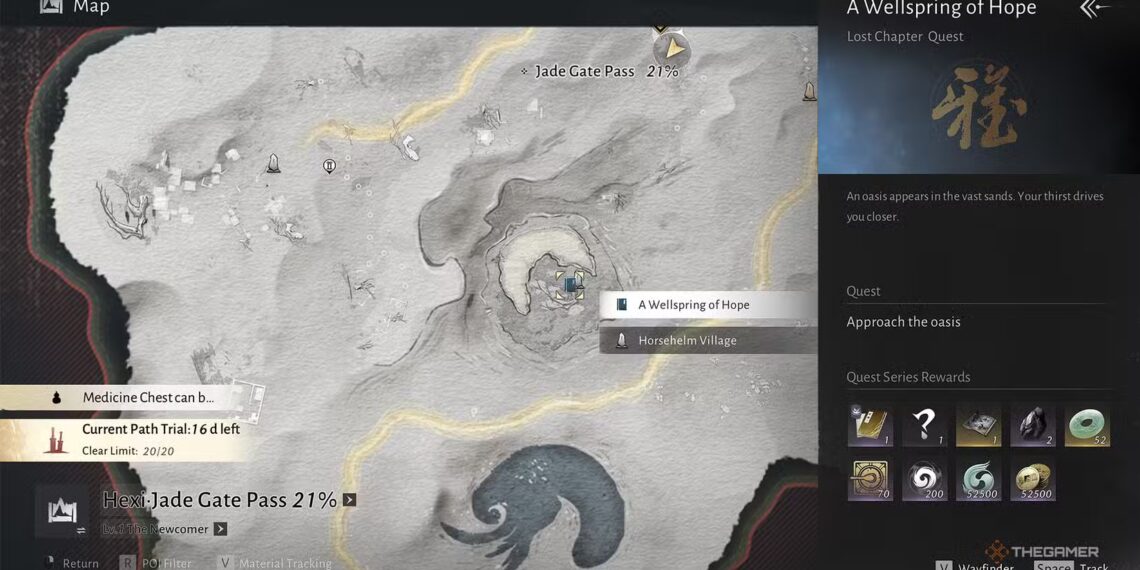Select Horsehelm Village map entry
The image size is (1140, 570).
(x=706, y=341)
